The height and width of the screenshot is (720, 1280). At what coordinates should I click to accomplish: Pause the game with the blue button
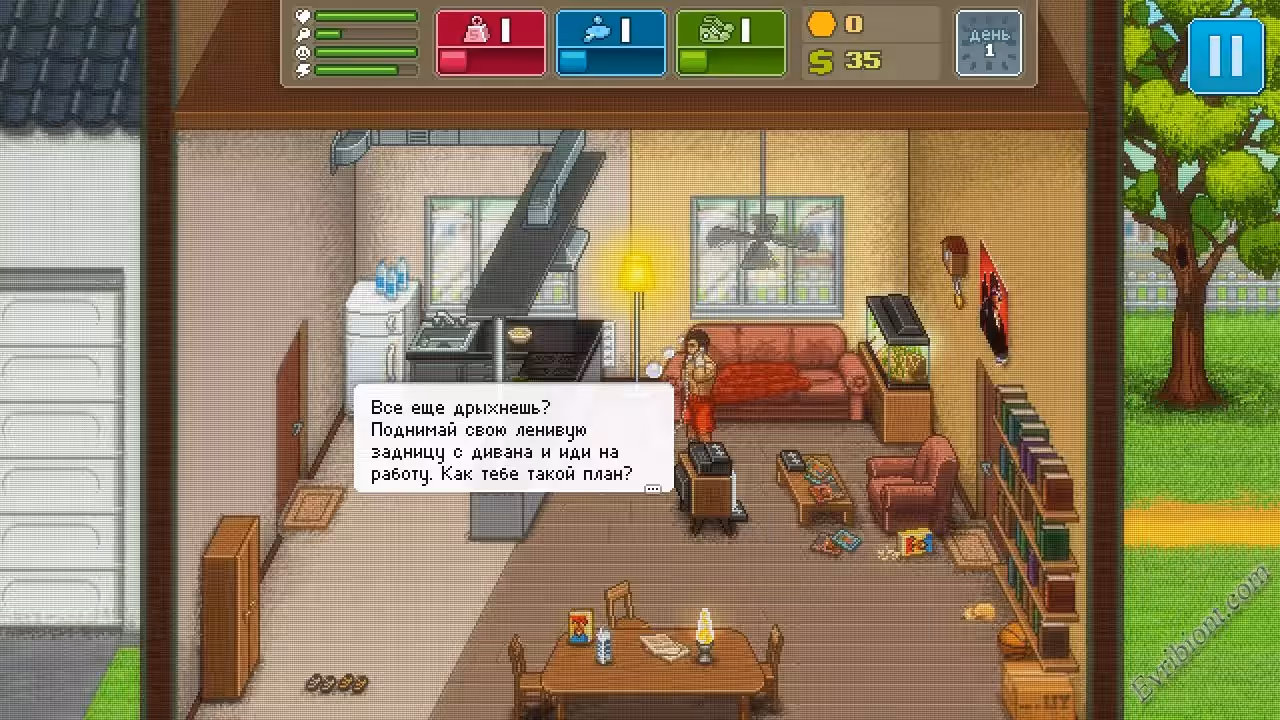[1225, 56]
